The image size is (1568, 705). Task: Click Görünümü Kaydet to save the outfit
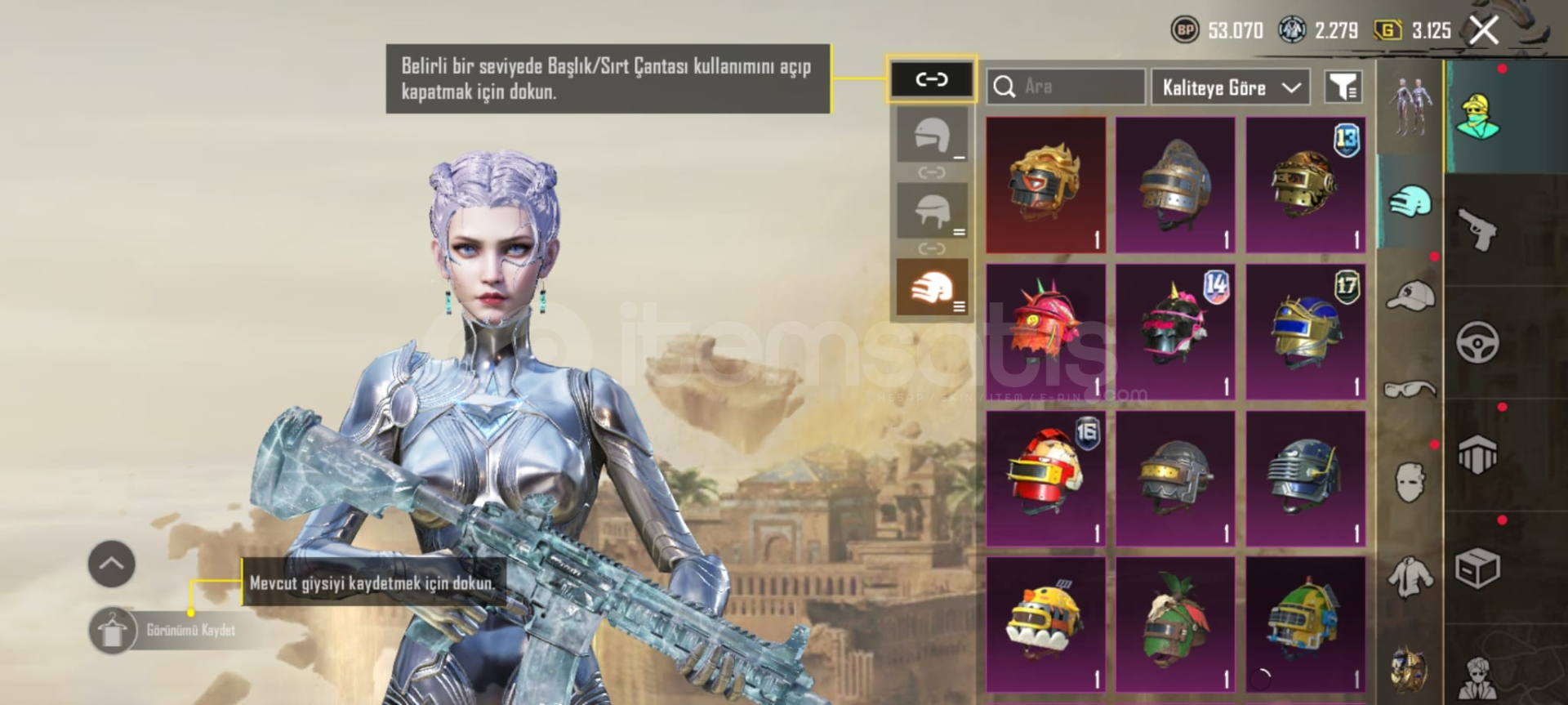click(190, 630)
